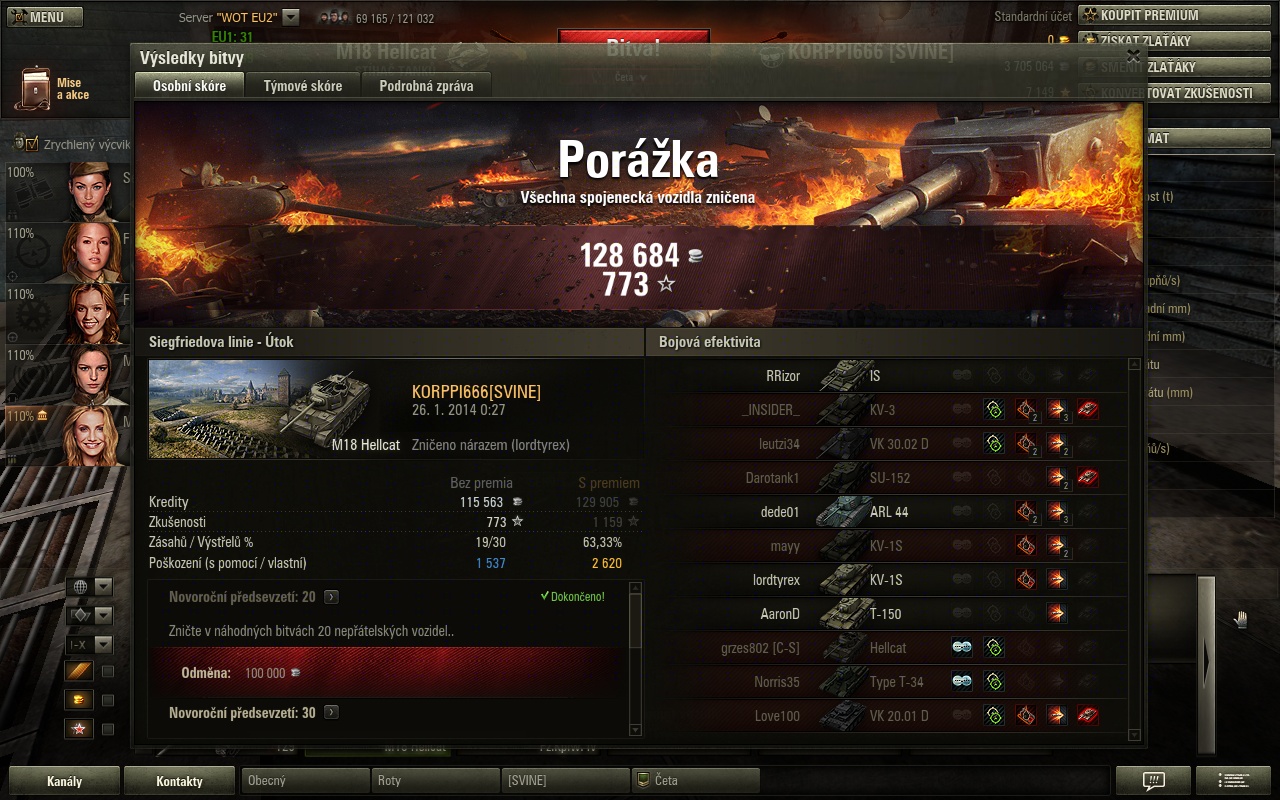
Task: Open the Kanály chat channels
Action: coord(64,781)
